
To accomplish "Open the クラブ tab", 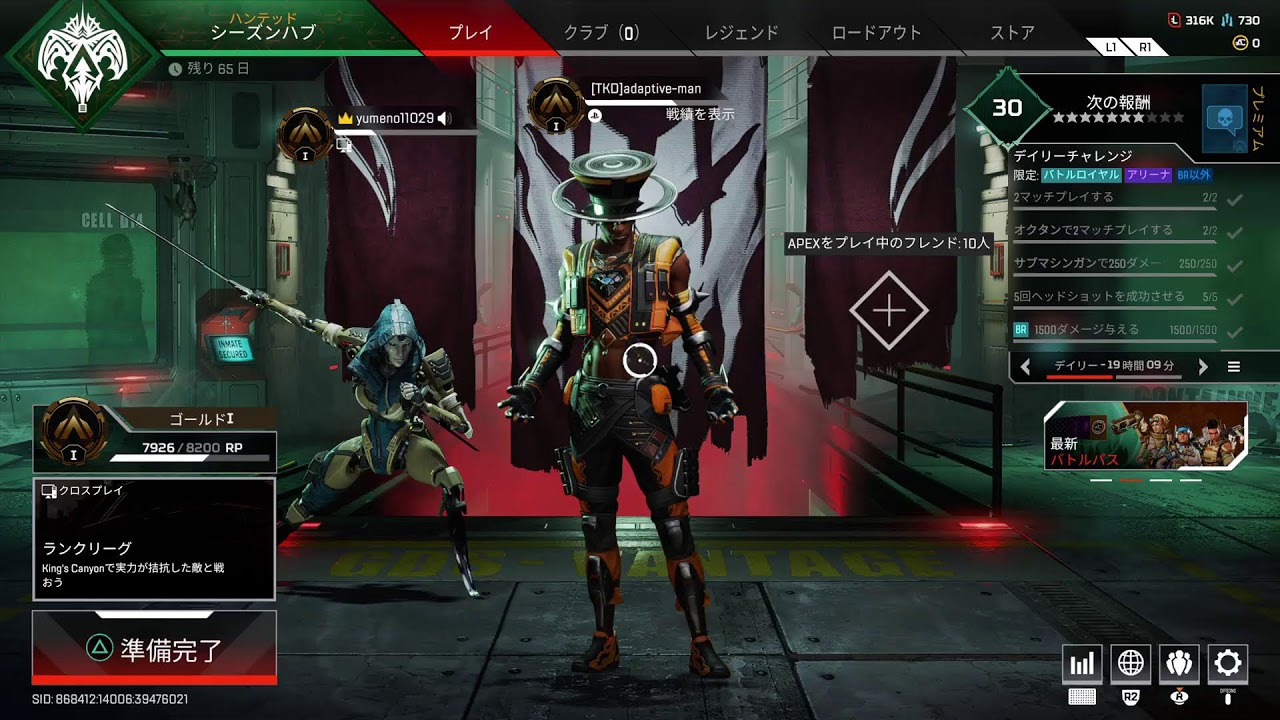I will coord(600,32).
